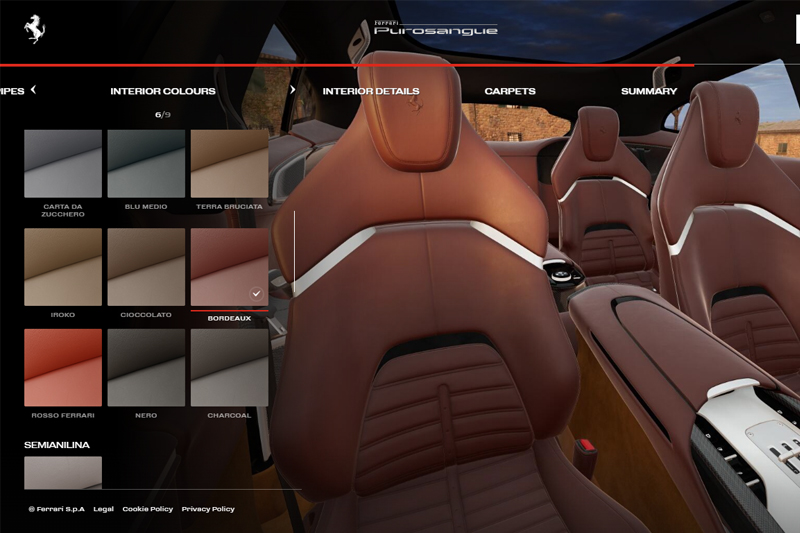
Task: Open the Legal link
Action: point(103,509)
